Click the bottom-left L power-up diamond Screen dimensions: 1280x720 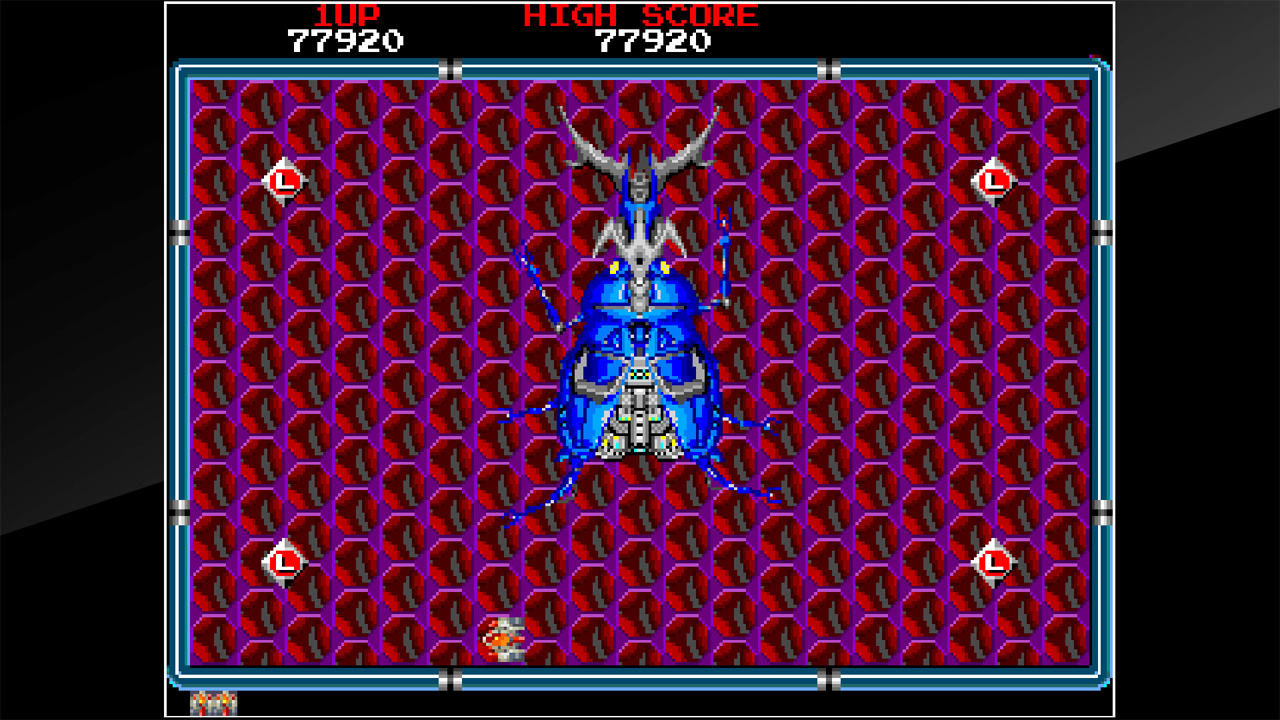click(283, 562)
